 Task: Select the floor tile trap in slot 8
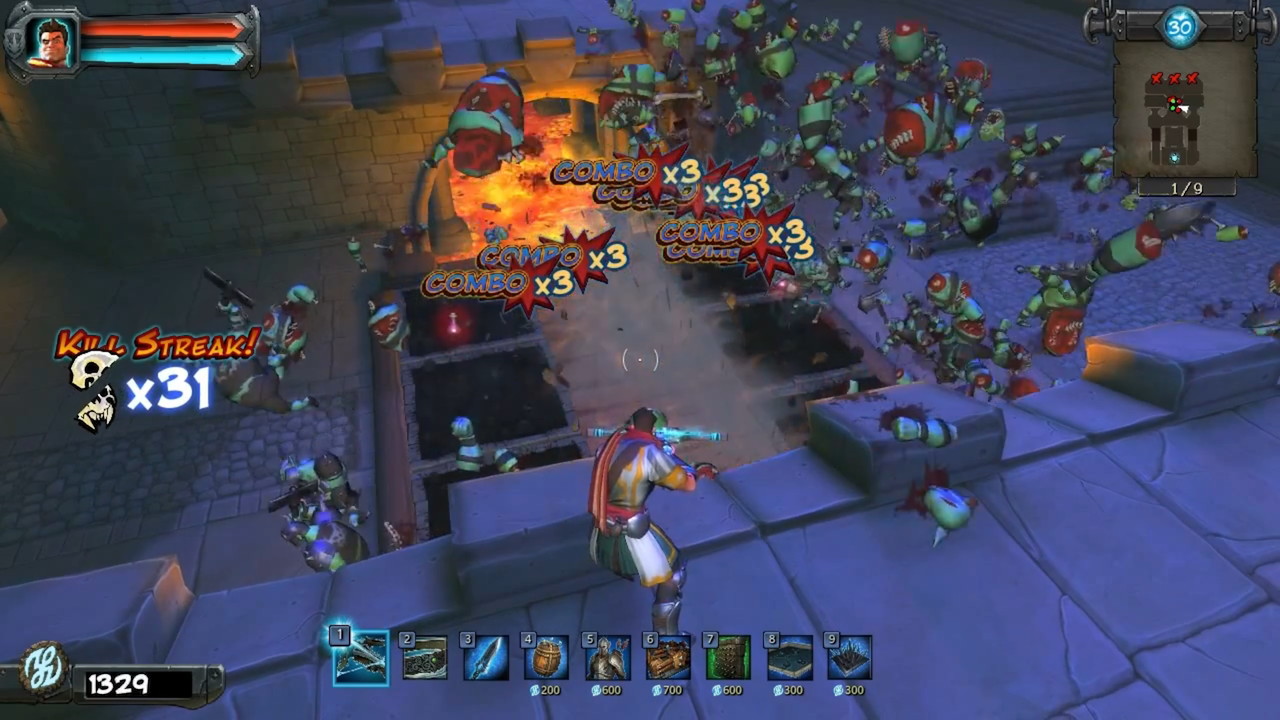789,658
